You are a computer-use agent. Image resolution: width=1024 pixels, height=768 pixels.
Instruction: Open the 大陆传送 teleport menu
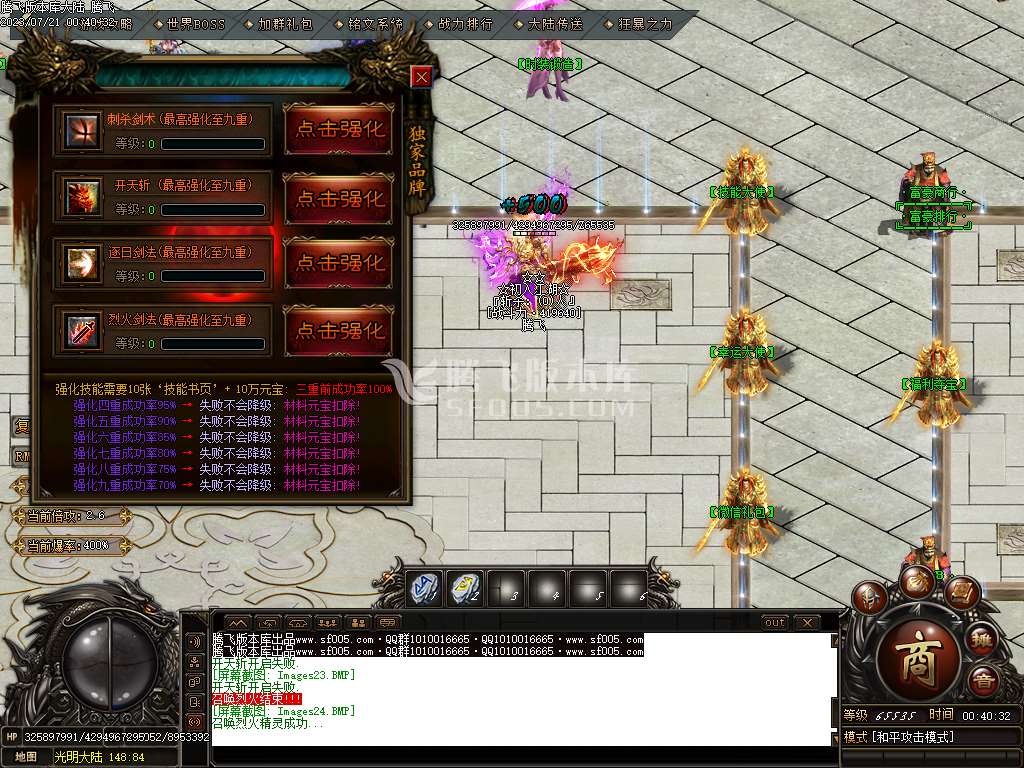[553, 23]
